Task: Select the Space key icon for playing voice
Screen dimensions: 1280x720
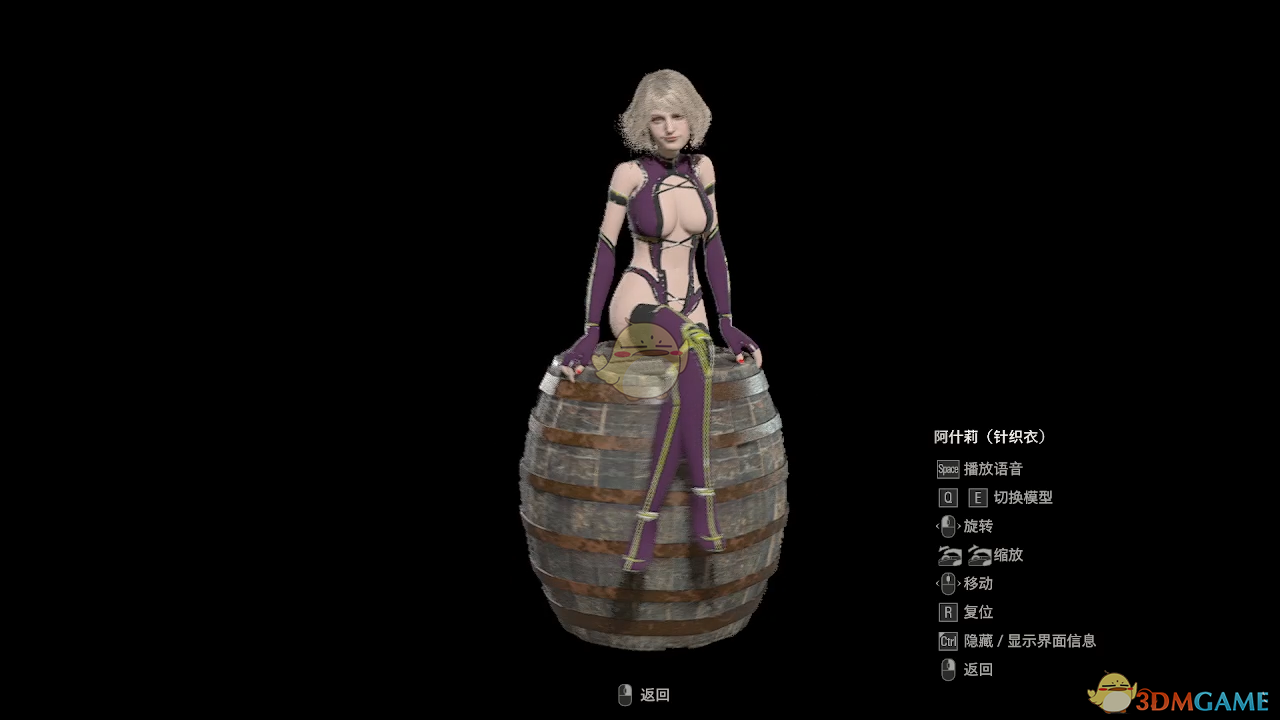Action: (946, 469)
